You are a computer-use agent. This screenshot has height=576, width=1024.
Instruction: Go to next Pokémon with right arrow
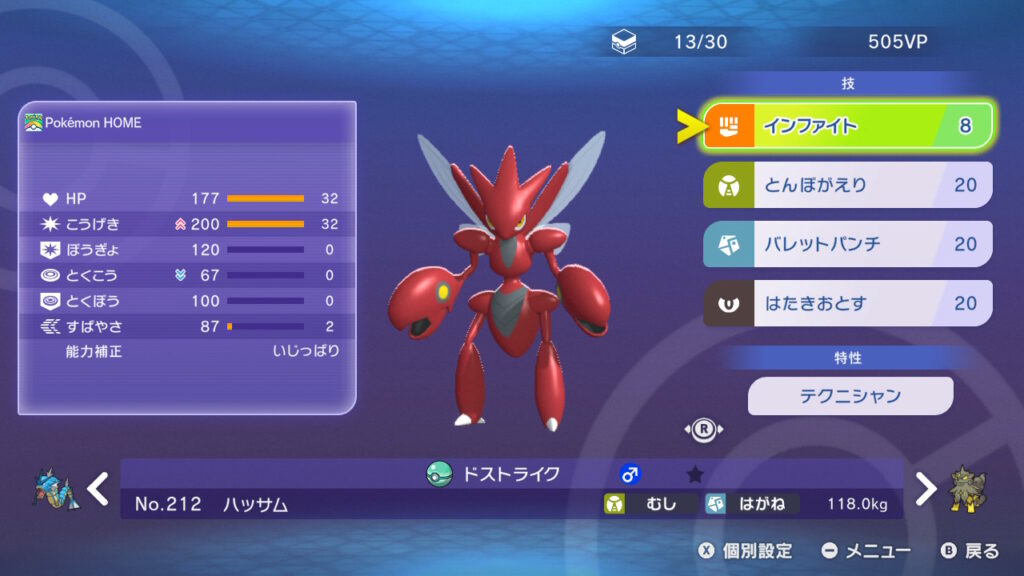tap(926, 489)
